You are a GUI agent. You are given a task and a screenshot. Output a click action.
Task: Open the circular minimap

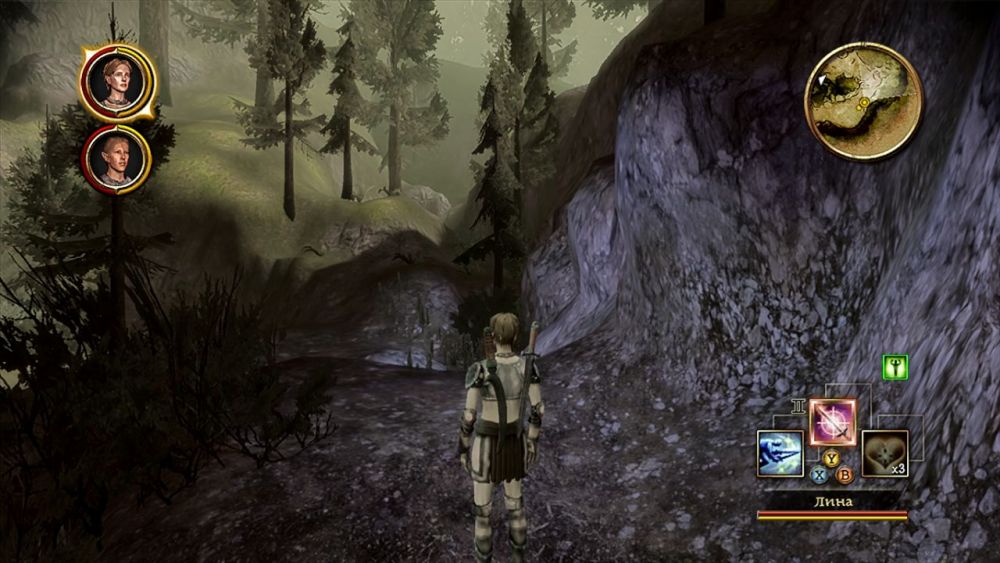point(863,100)
